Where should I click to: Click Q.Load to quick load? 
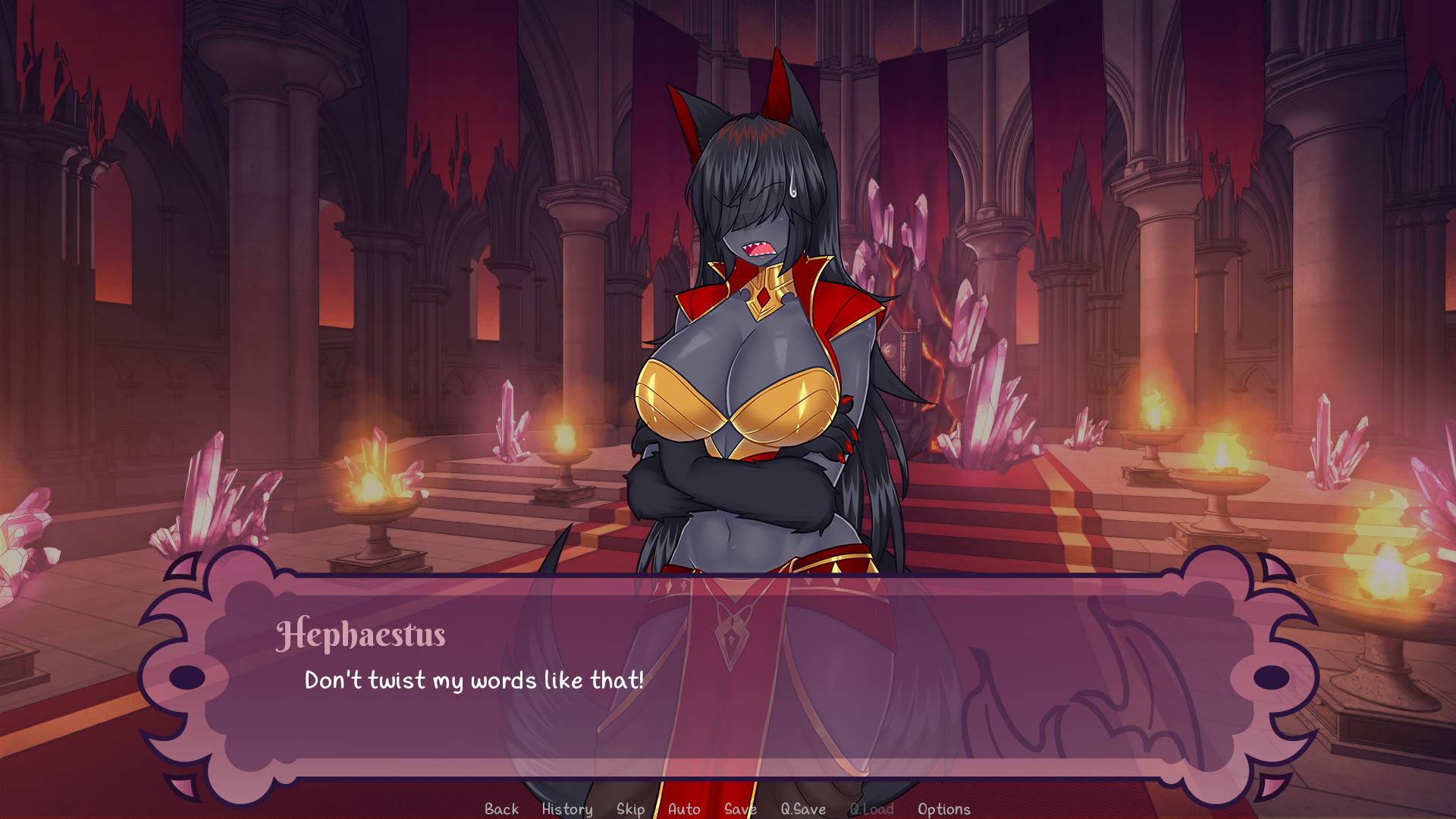point(871,809)
